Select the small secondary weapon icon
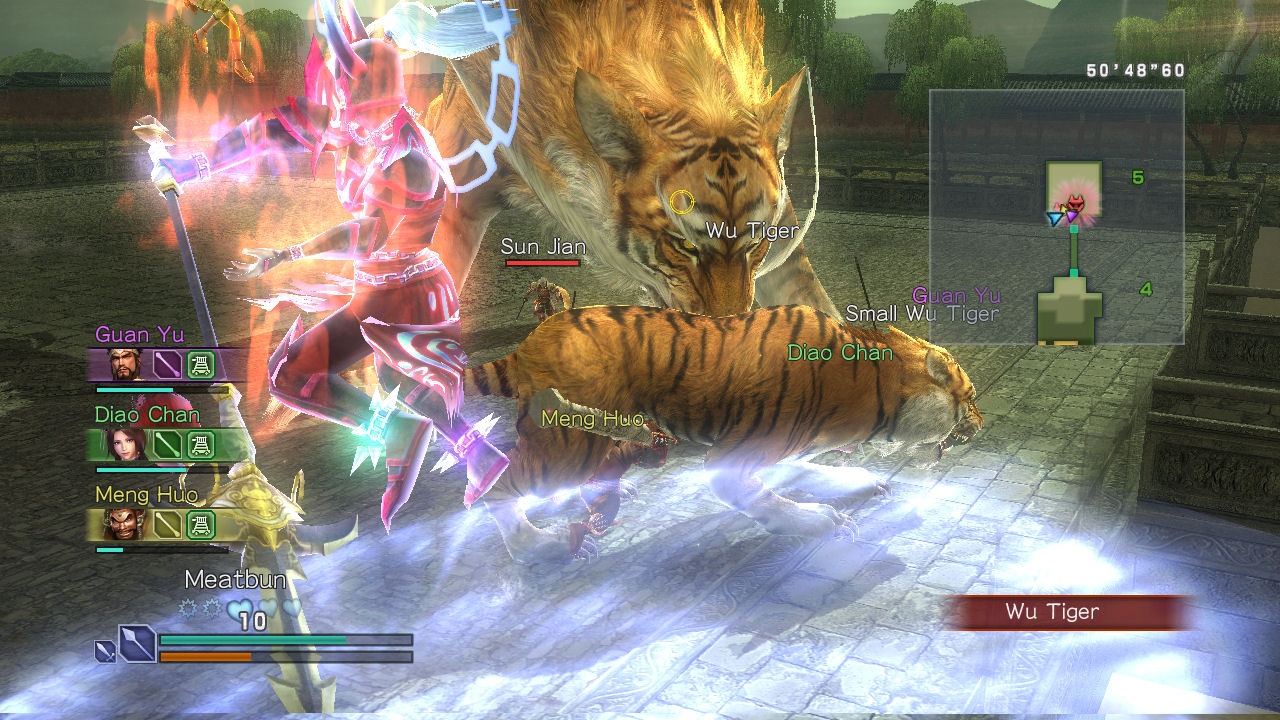Image resolution: width=1280 pixels, height=720 pixels. (x=104, y=651)
